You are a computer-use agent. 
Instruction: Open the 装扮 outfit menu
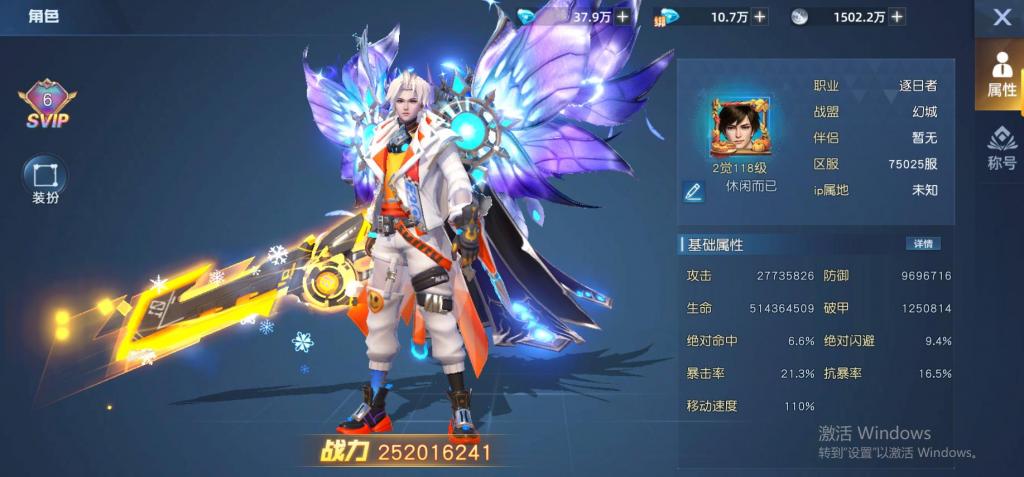[x=45, y=180]
